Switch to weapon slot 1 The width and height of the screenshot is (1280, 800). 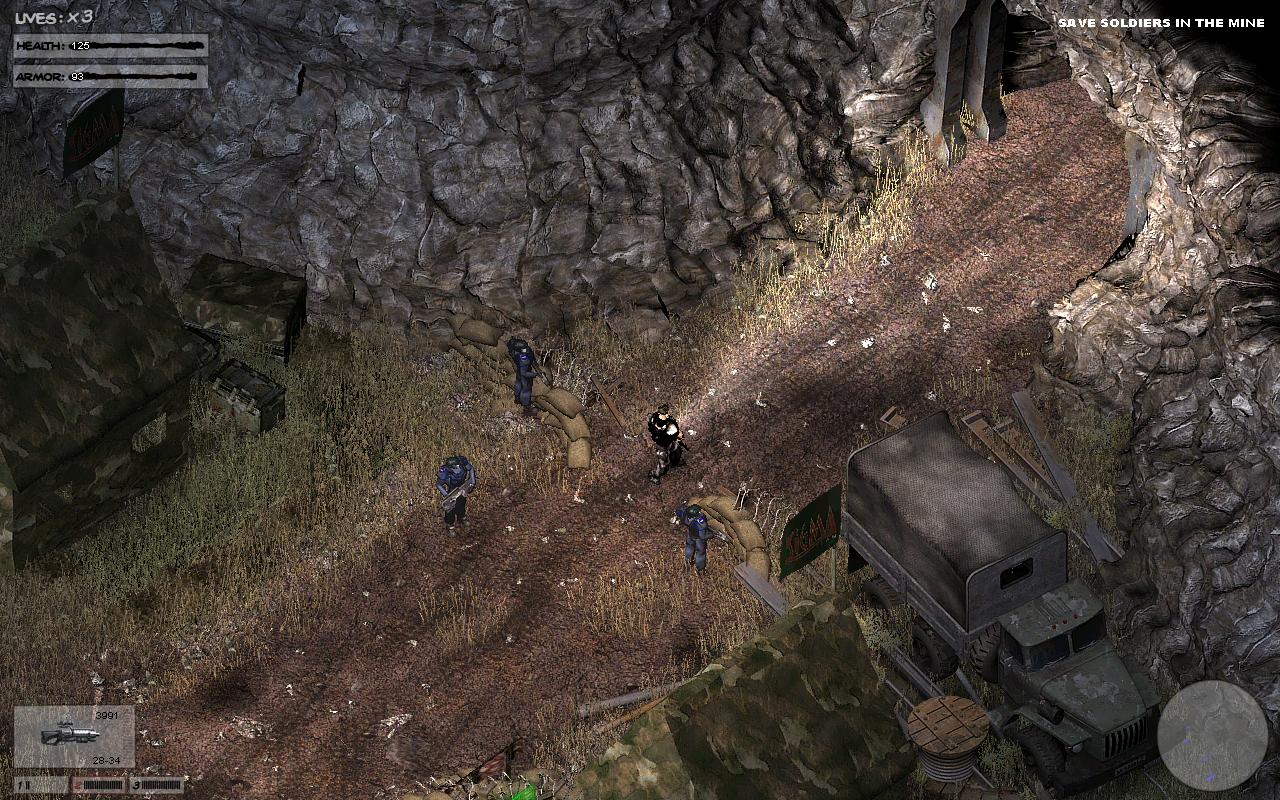[x=41, y=785]
